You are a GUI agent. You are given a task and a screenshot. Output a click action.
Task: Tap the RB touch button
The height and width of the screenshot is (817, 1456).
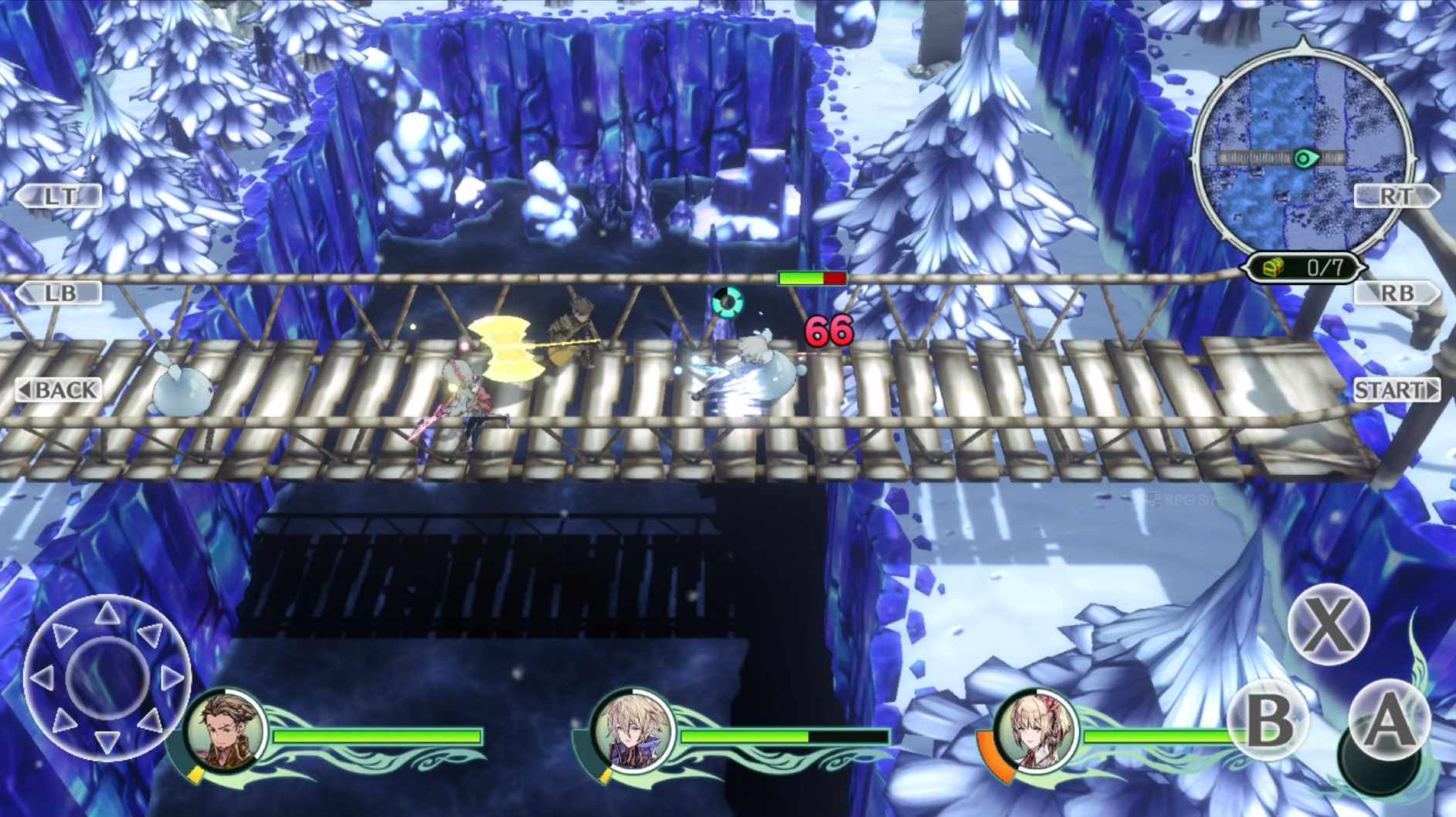1396,293
